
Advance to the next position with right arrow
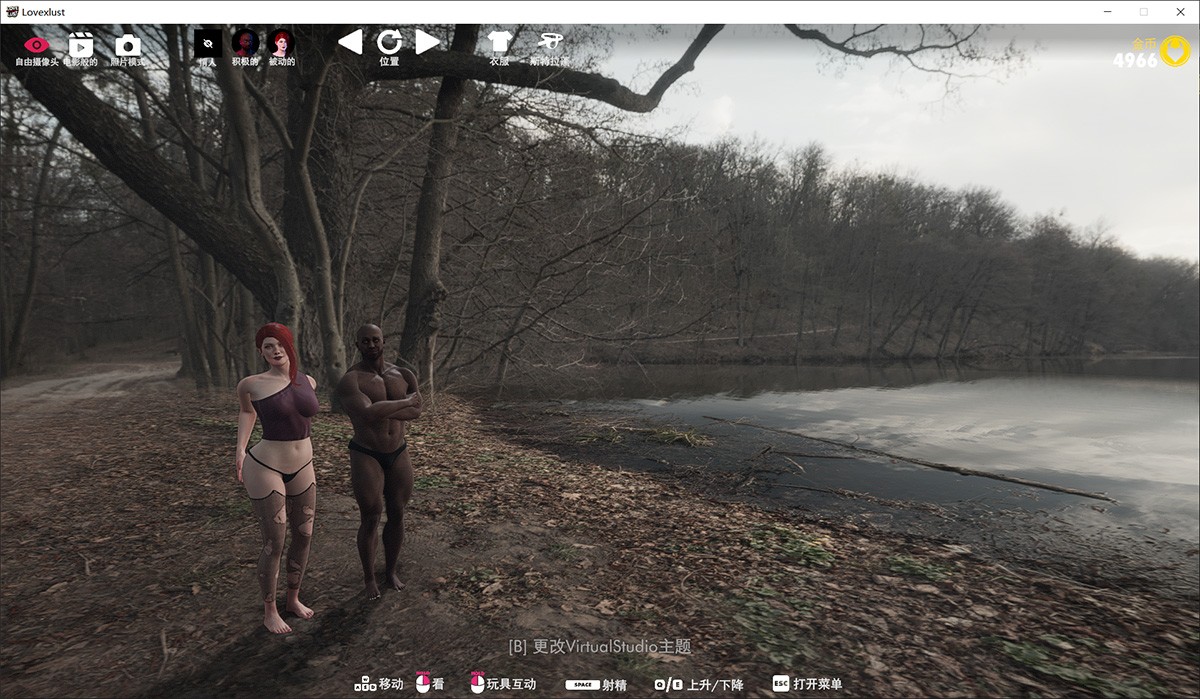(x=428, y=42)
